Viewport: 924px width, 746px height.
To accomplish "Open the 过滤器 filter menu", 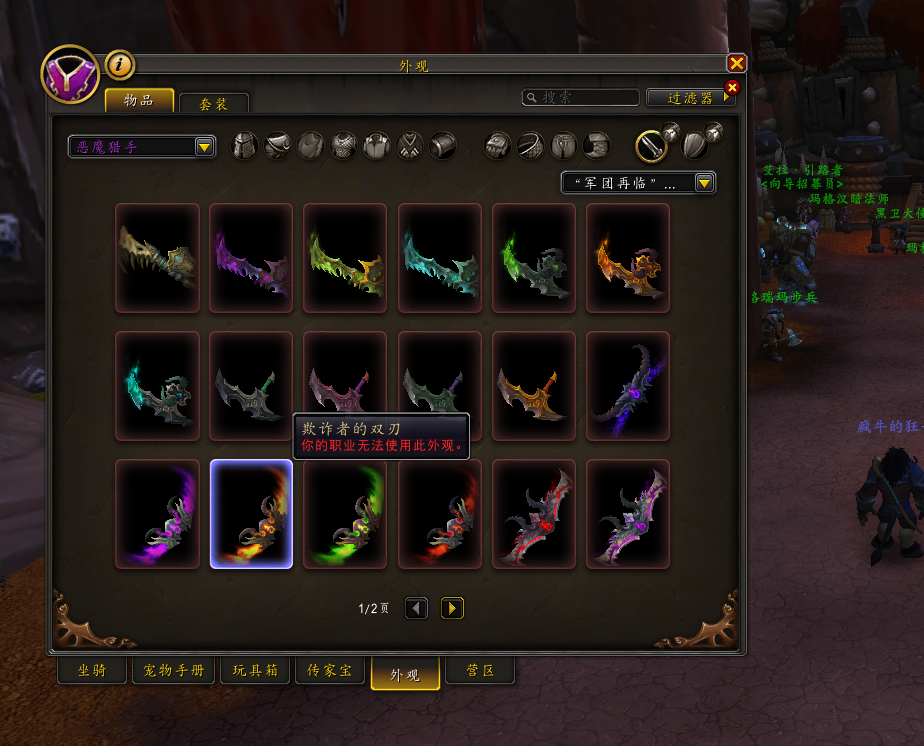I will [x=690, y=98].
